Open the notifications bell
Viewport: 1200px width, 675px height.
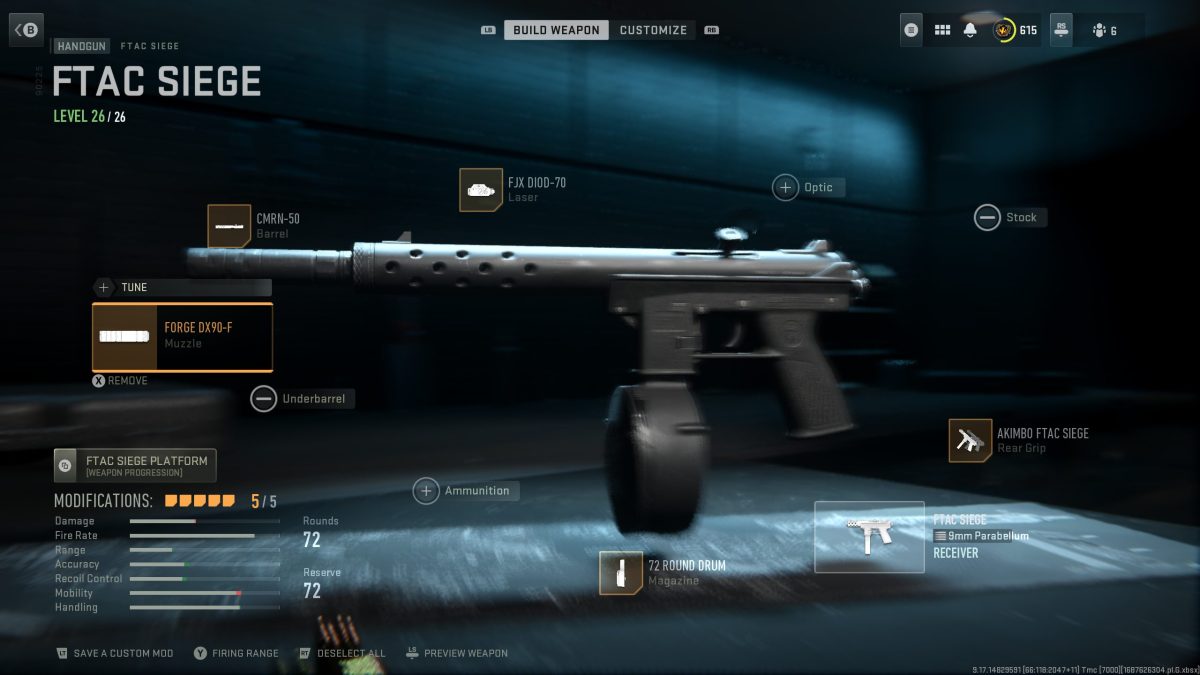970,30
